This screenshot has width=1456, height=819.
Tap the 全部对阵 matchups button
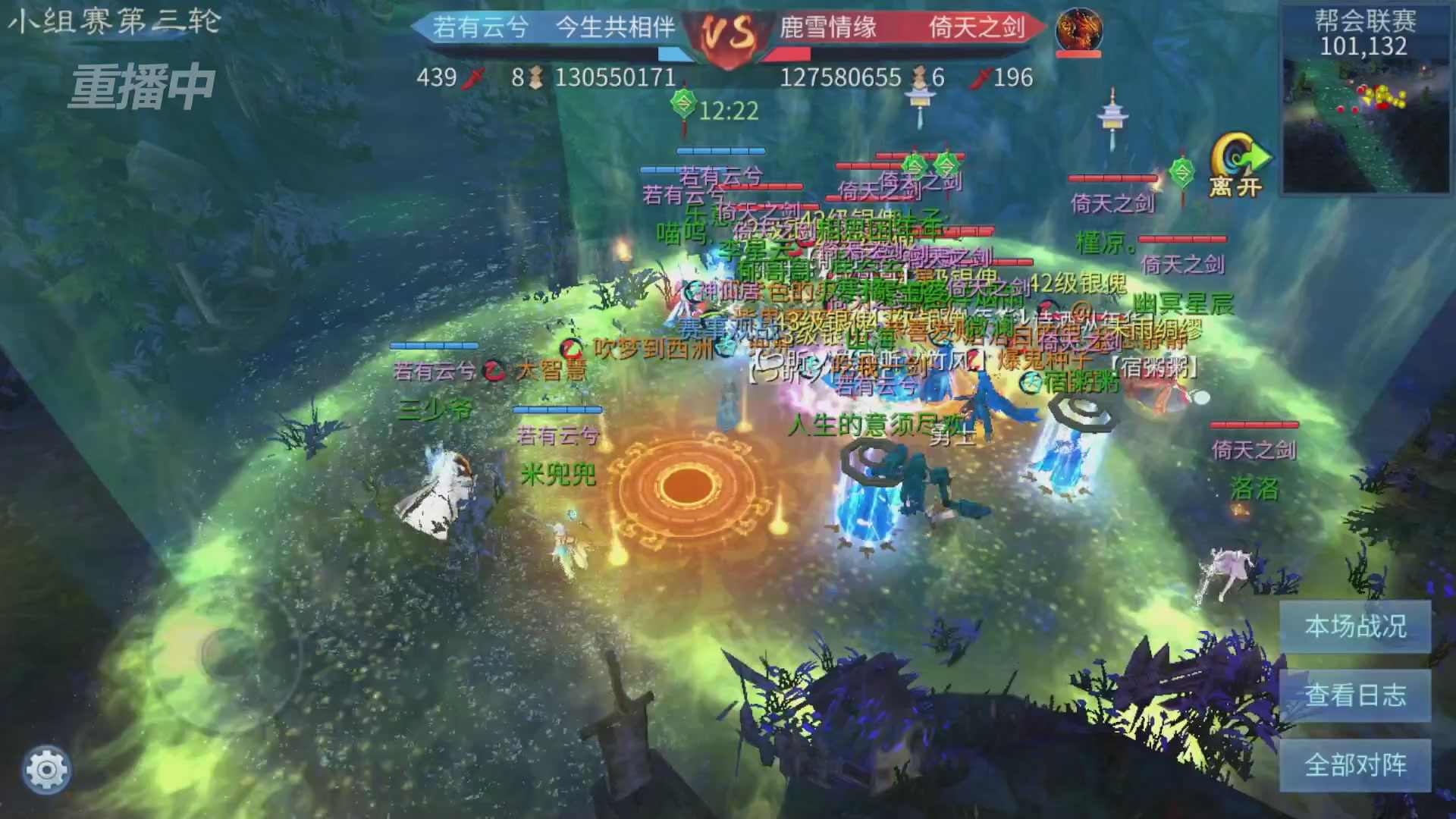click(1354, 766)
